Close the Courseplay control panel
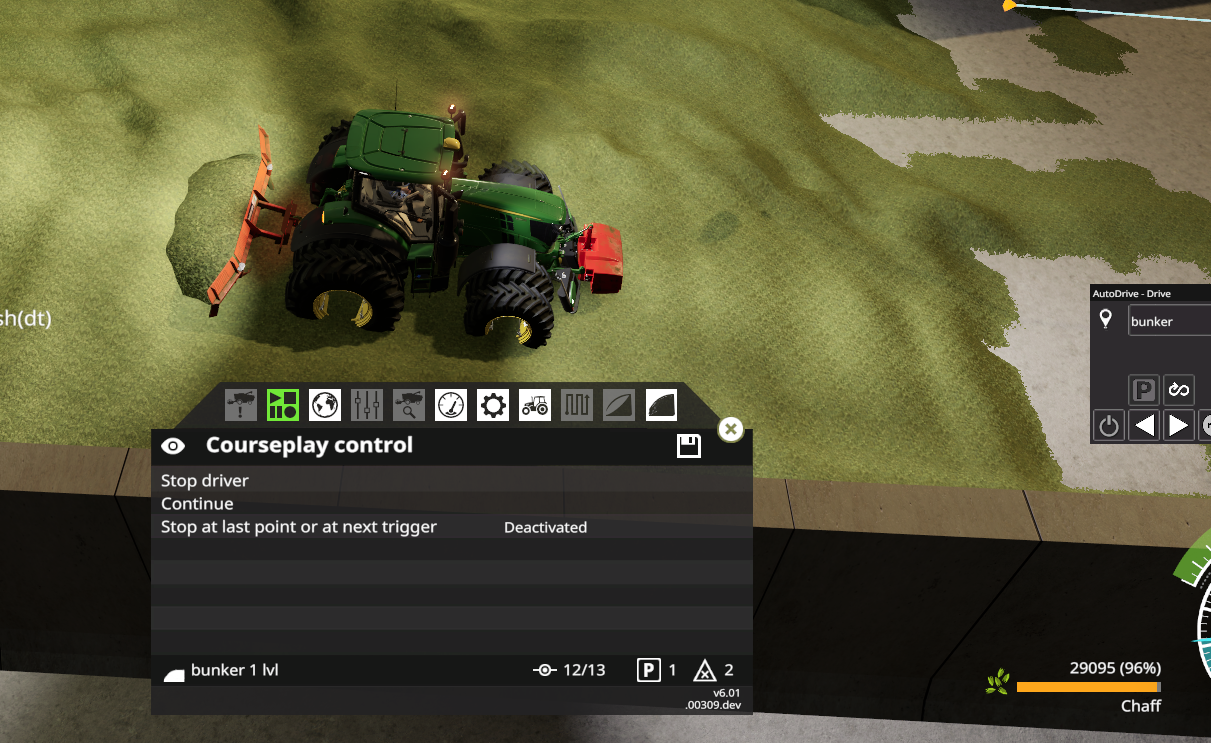This screenshot has width=1211, height=743. pos(731,429)
